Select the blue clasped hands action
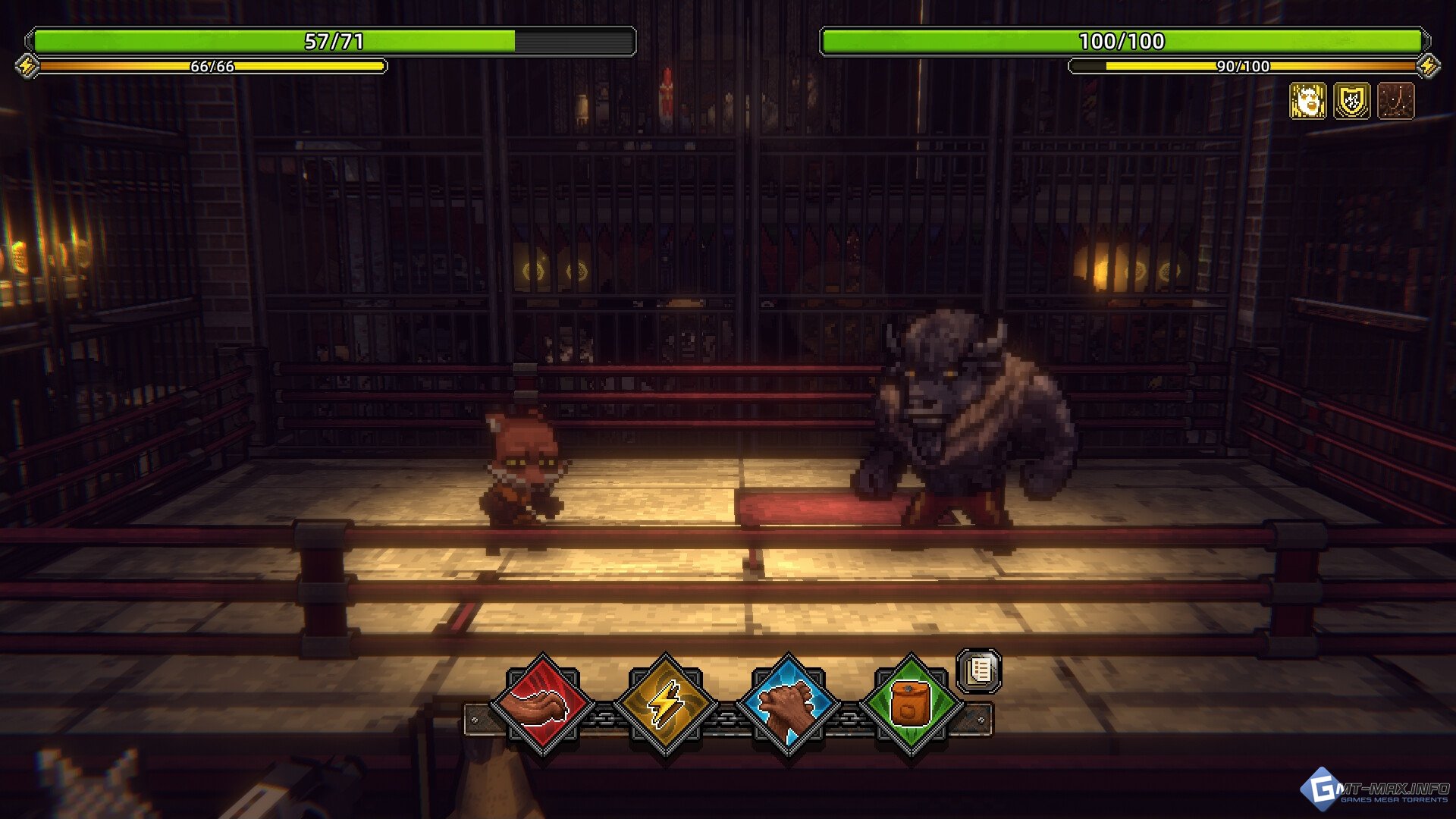Screen dimensions: 1456x819 pyautogui.click(x=789, y=707)
